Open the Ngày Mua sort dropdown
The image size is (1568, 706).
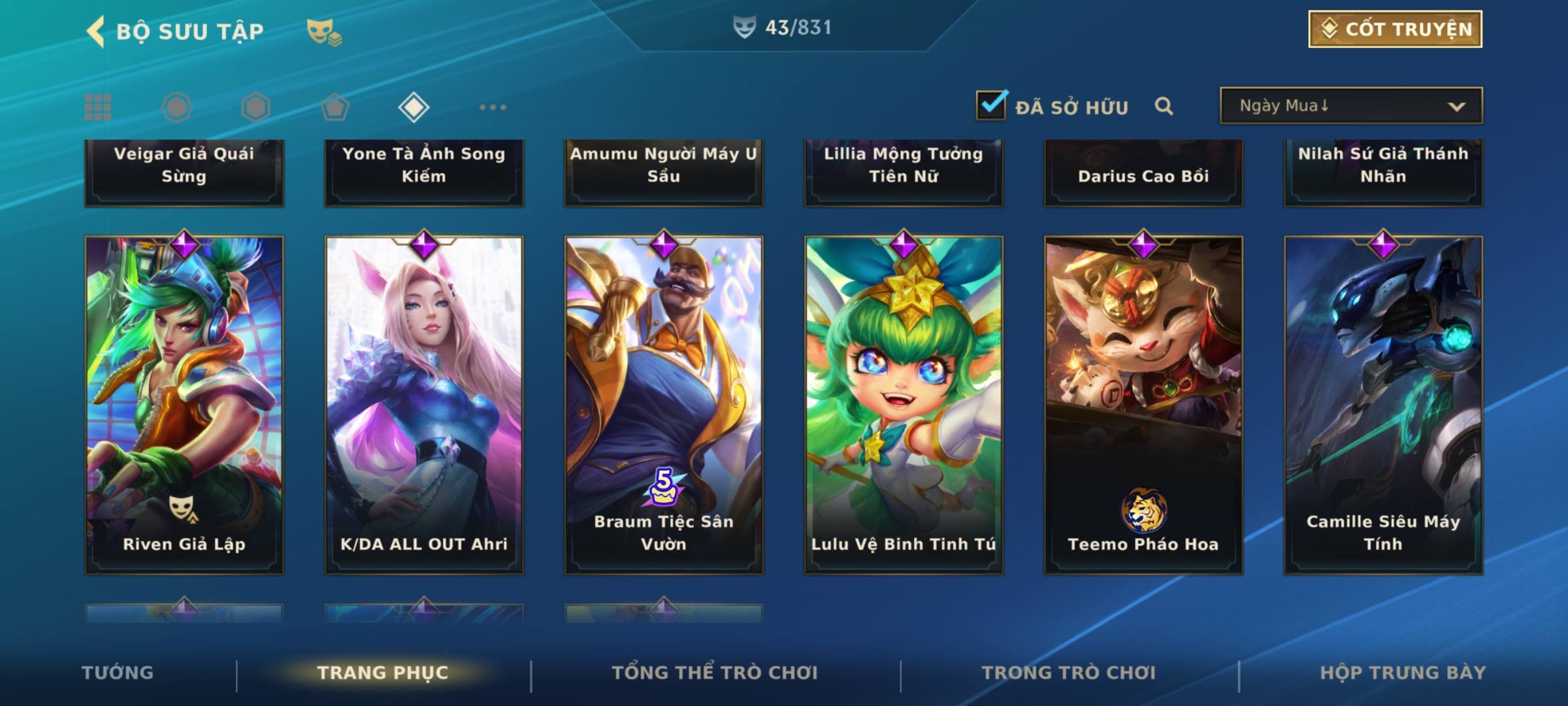click(x=1350, y=106)
